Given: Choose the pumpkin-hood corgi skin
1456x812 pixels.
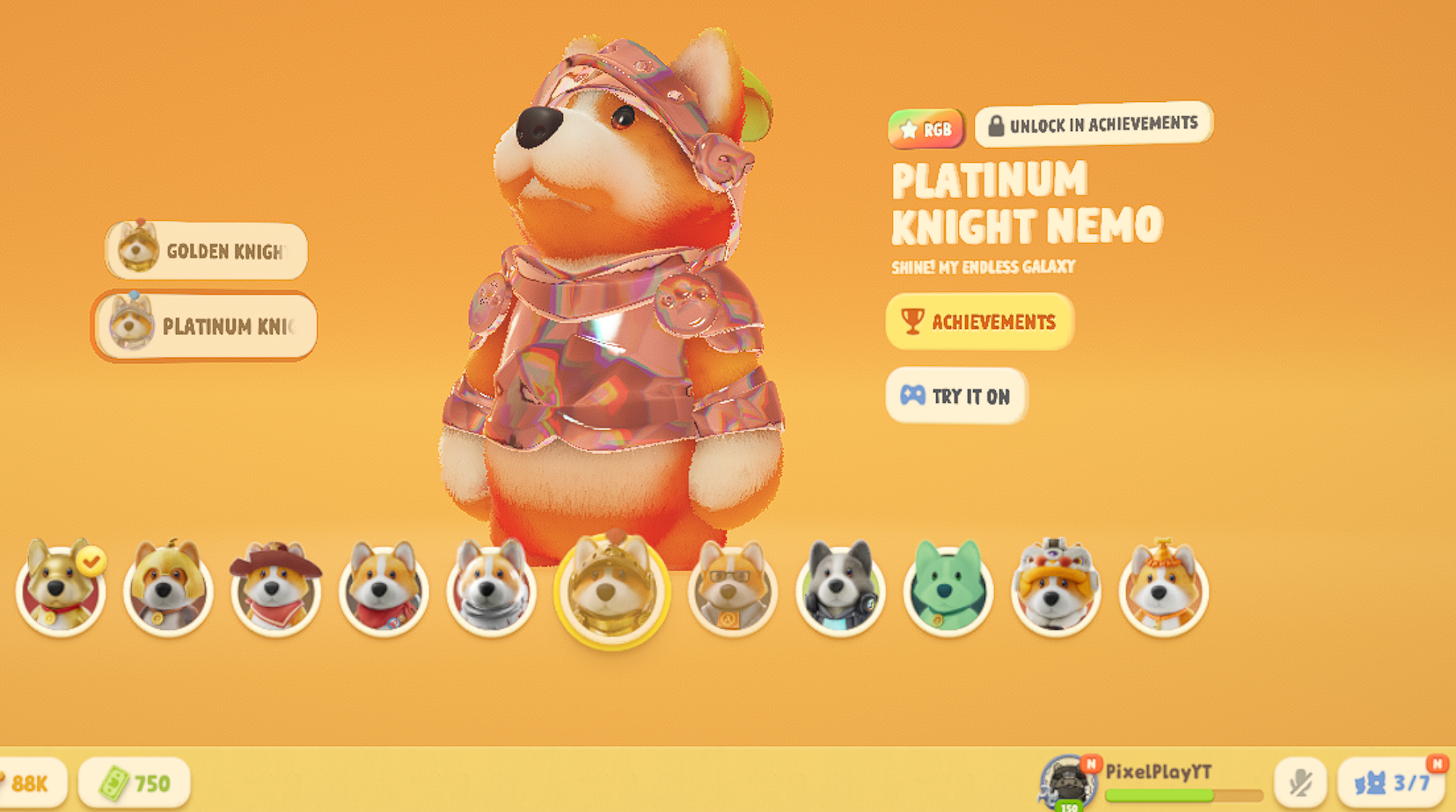Looking at the screenshot, I should point(168,589).
